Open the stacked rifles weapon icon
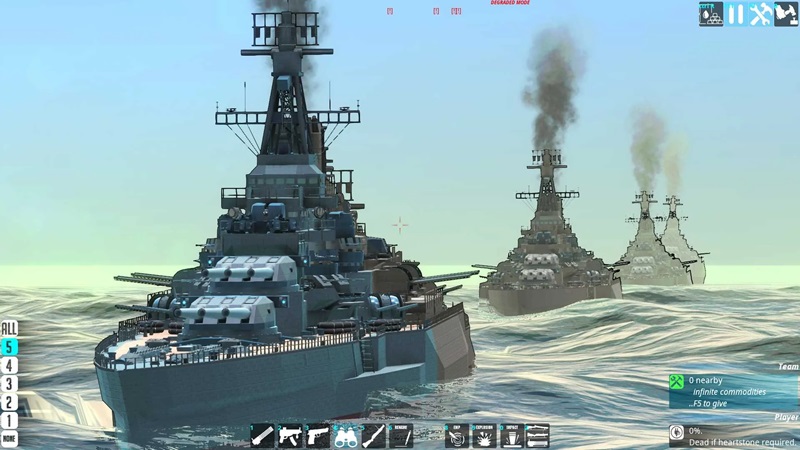 click(x=538, y=435)
